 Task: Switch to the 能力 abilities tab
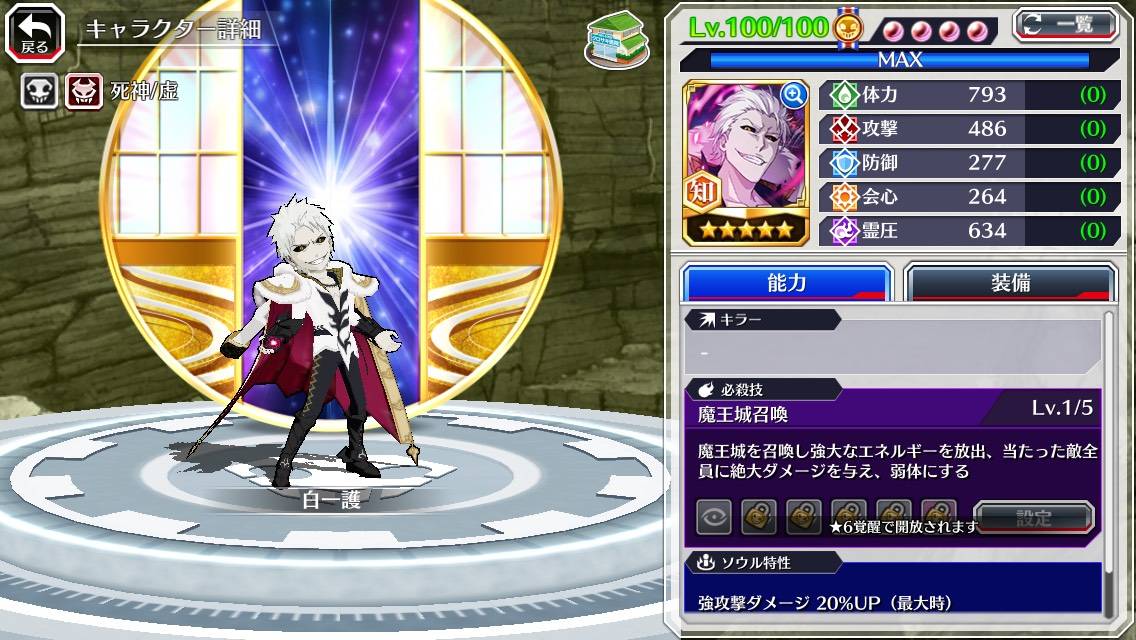pyautogui.click(x=786, y=283)
